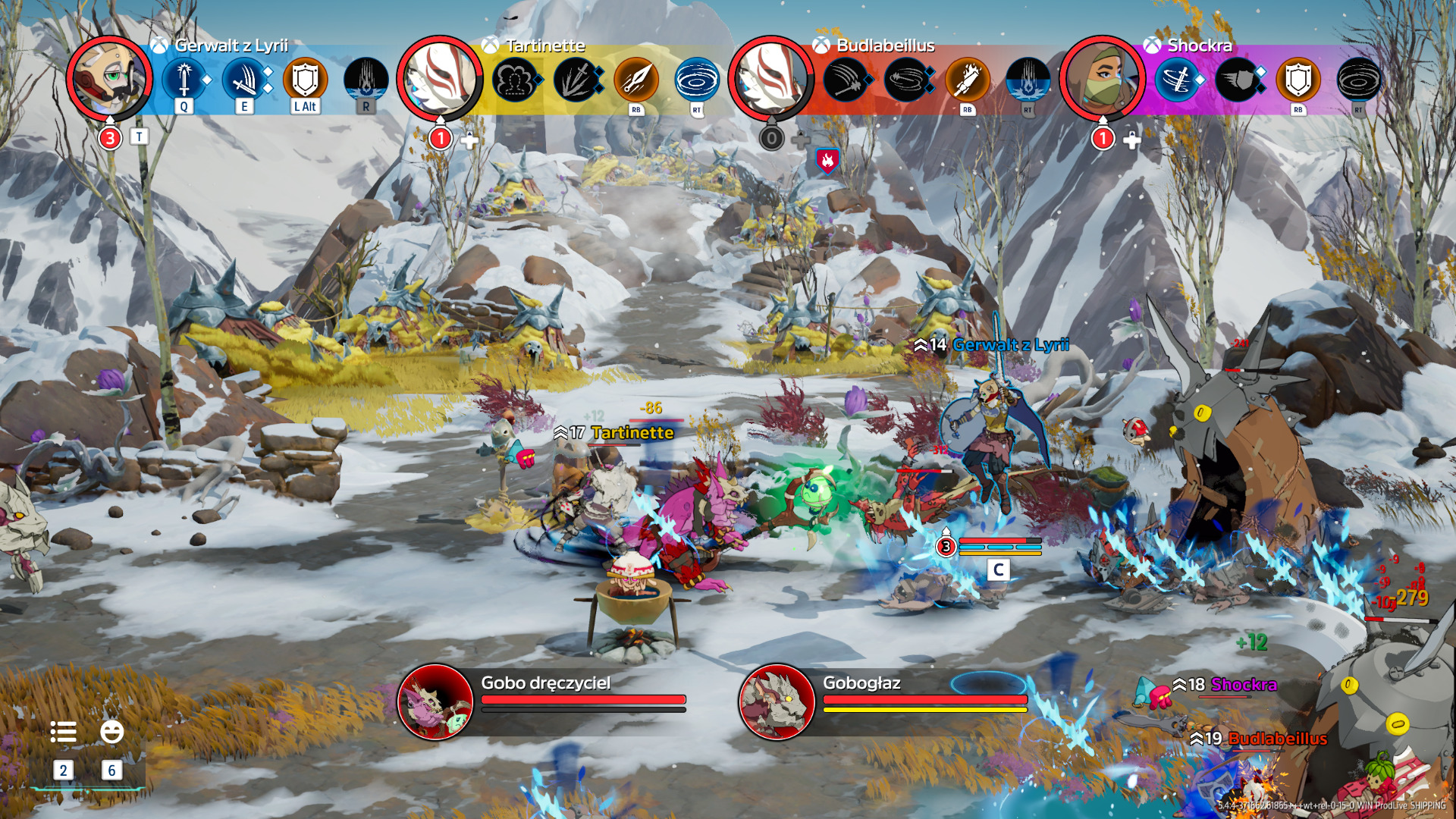Image resolution: width=1456 pixels, height=819 pixels.
Task: Select Shockra's hooded character portrait
Action: click(x=1102, y=79)
